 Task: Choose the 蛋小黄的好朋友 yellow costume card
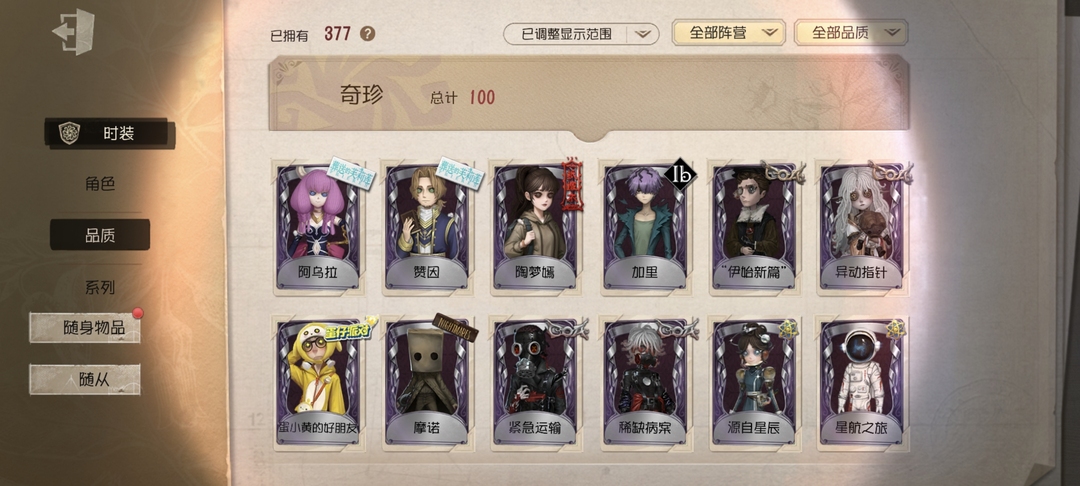pyautogui.click(x=319, y=382)
